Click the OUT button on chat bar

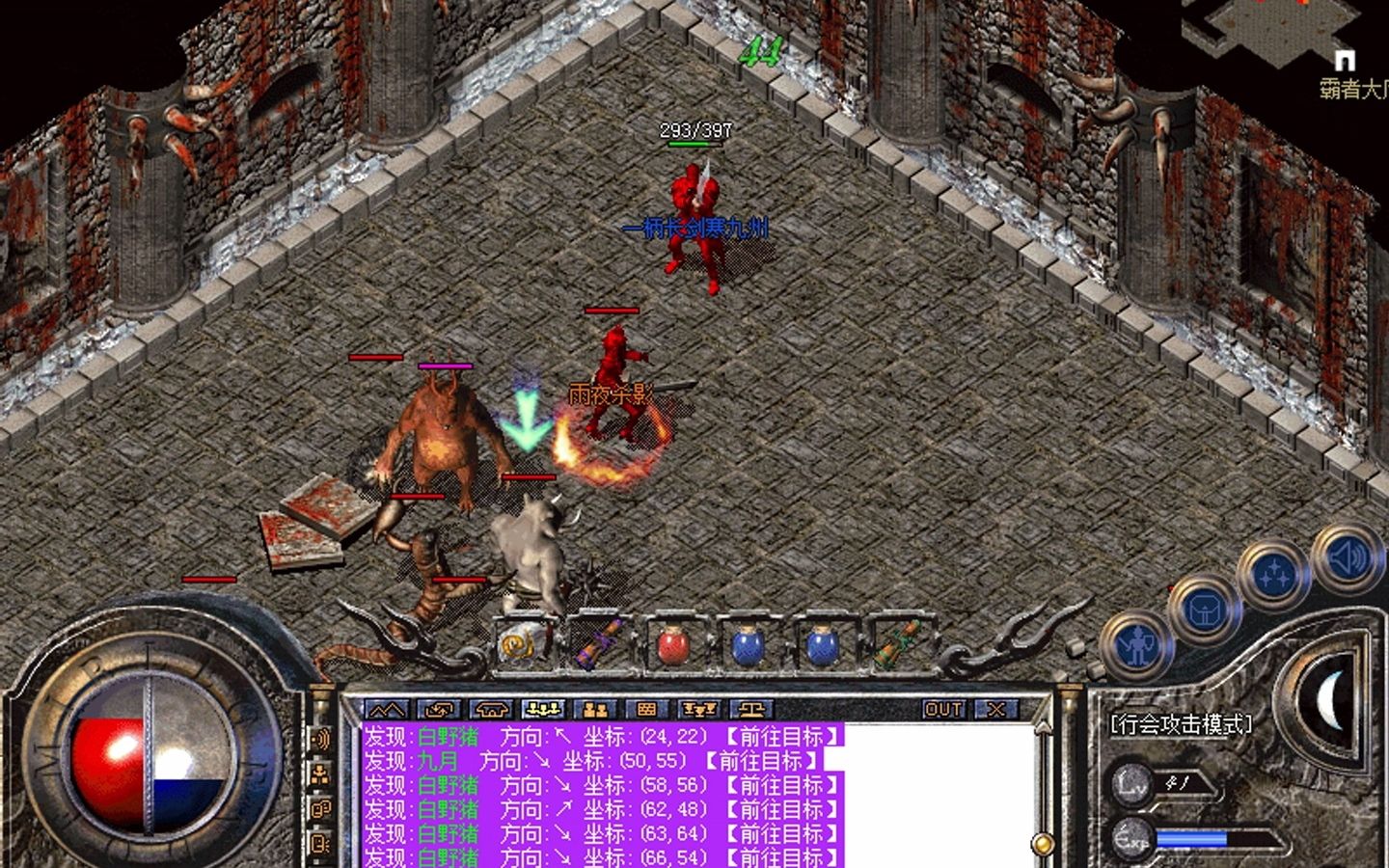click(942, 710)
